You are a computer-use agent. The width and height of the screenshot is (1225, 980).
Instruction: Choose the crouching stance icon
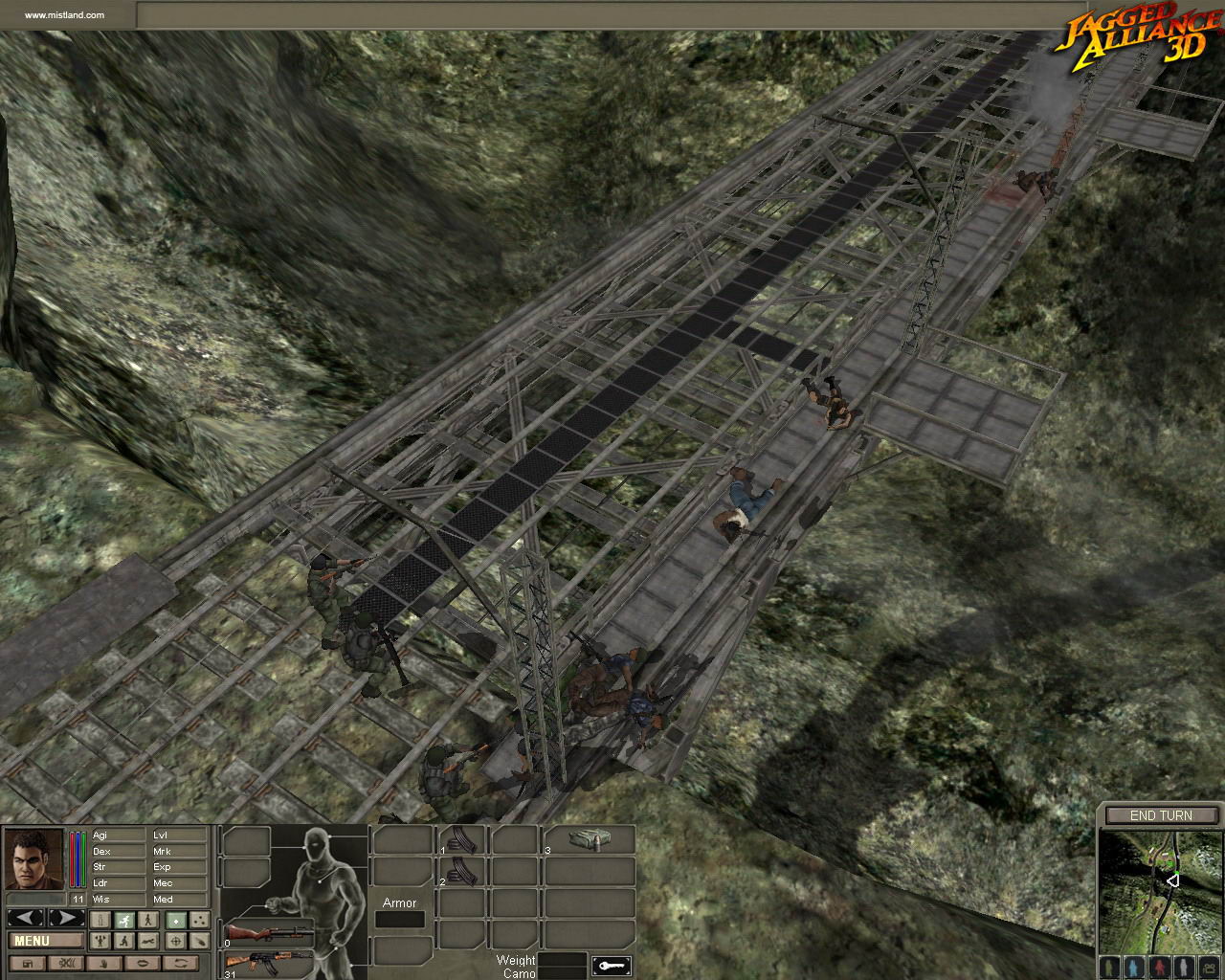tap(124, 941)
